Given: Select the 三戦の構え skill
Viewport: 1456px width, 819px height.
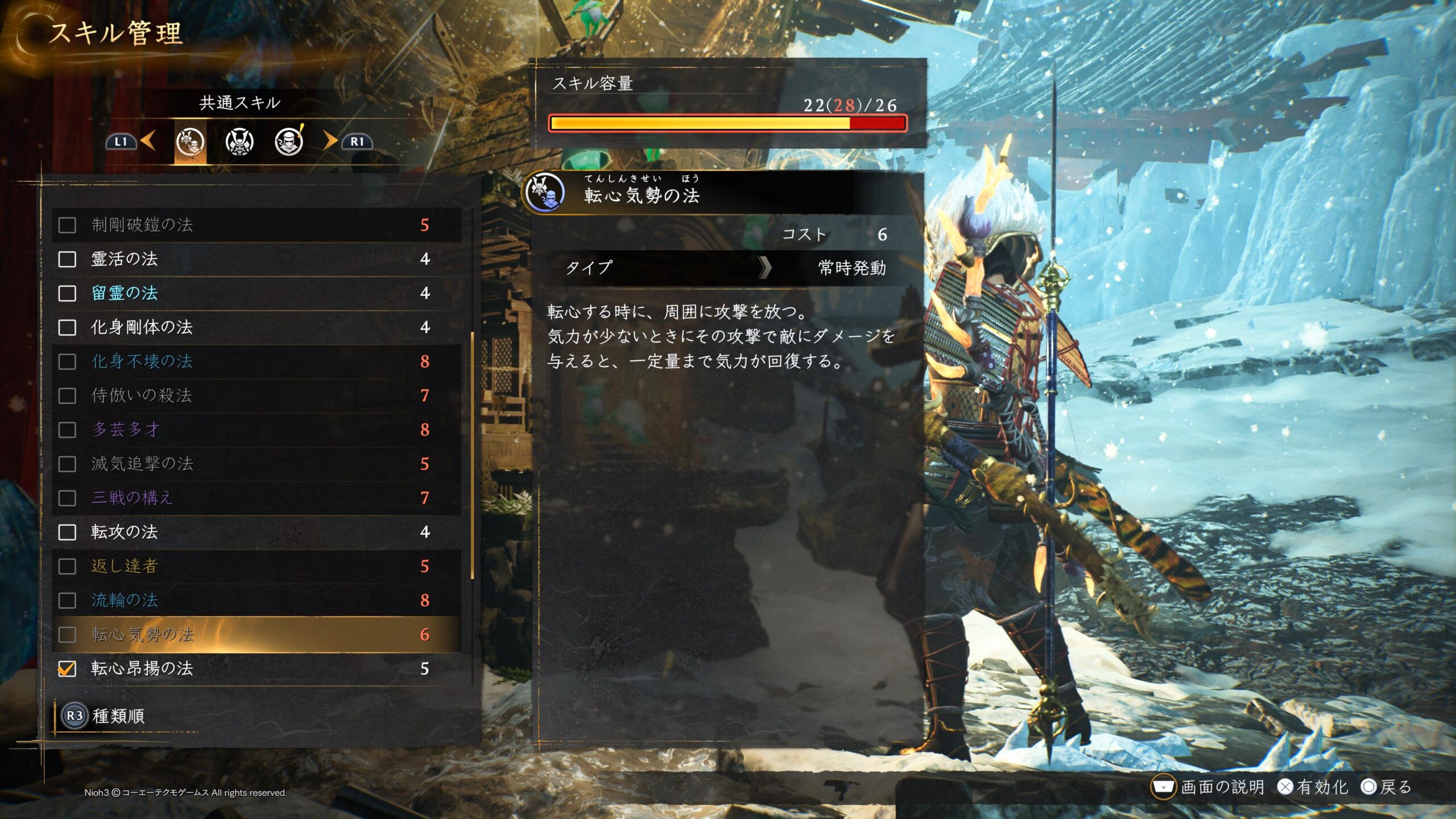Looking at the screenshot, I should tap(256, 498).
